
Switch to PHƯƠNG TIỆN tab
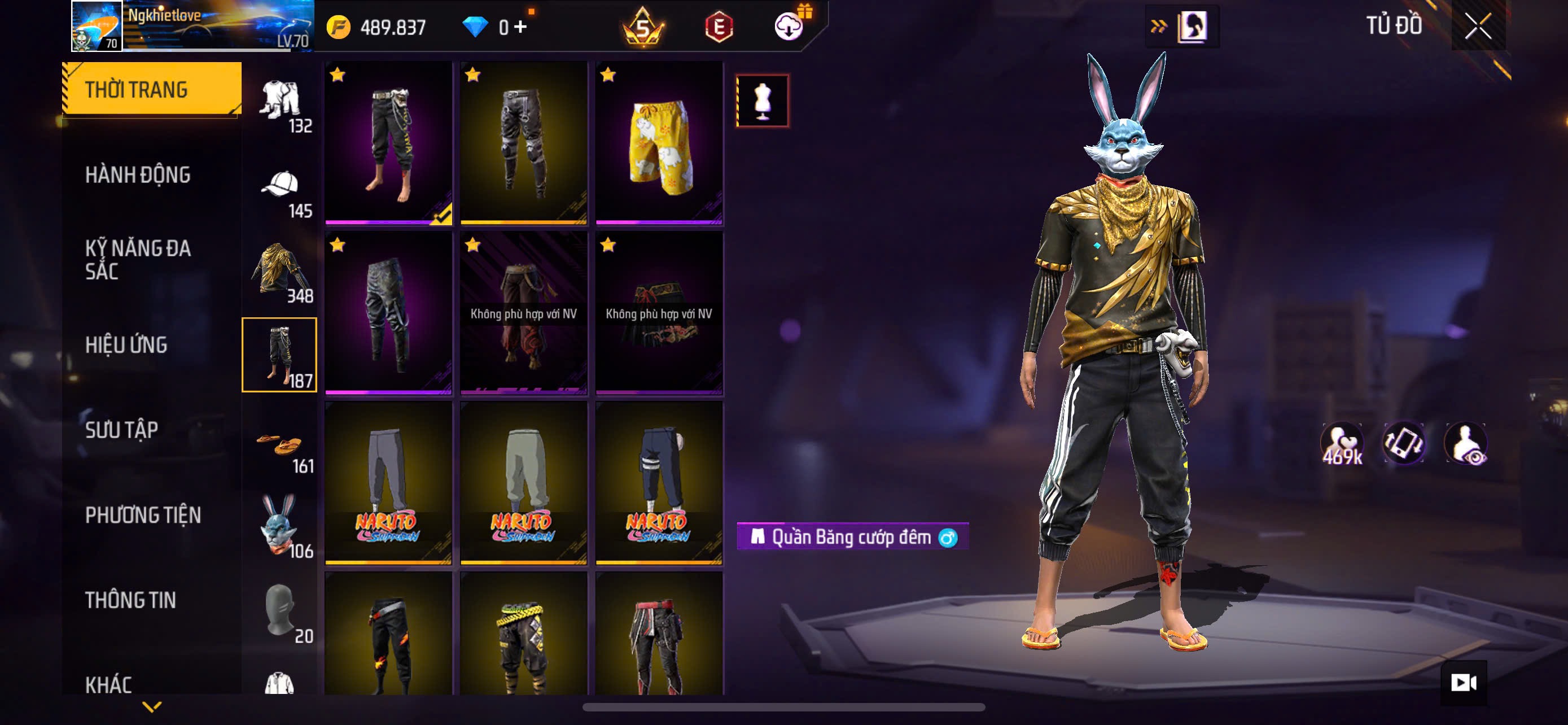(142, 515)
